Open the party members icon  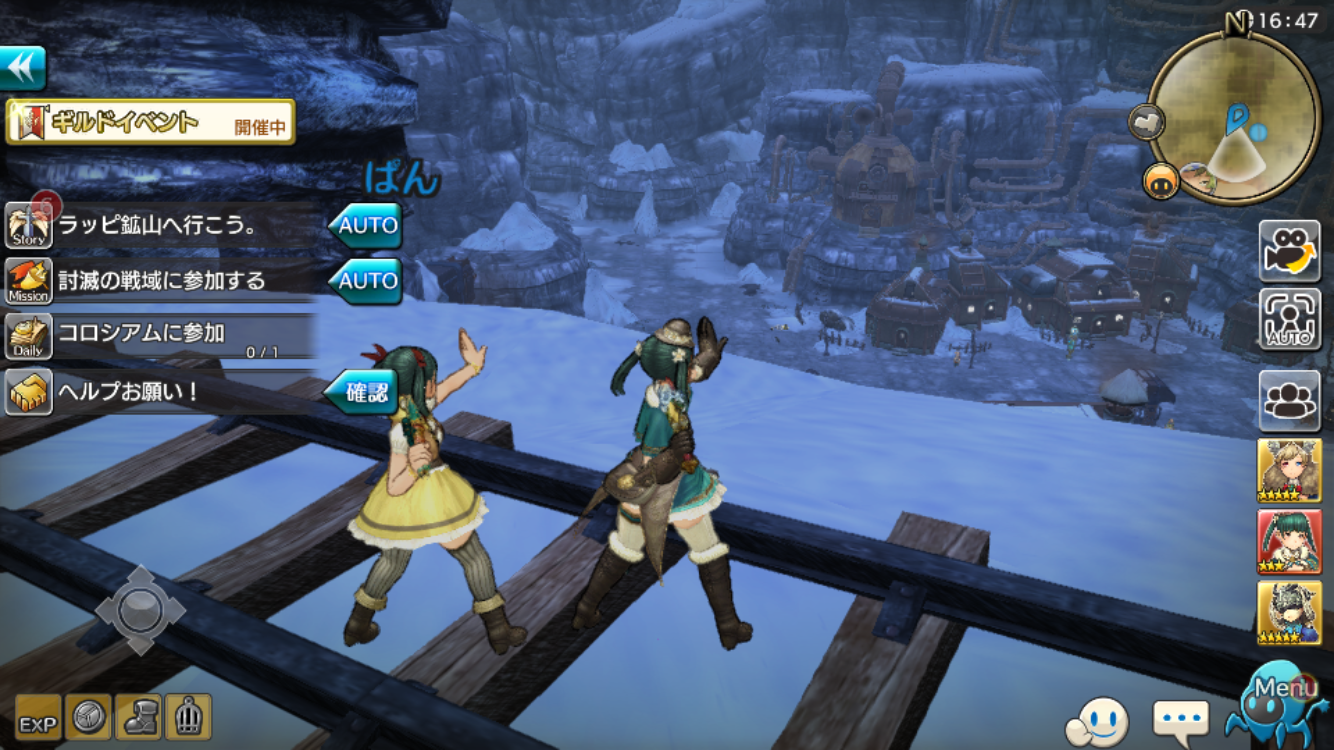pos(1289,400)
